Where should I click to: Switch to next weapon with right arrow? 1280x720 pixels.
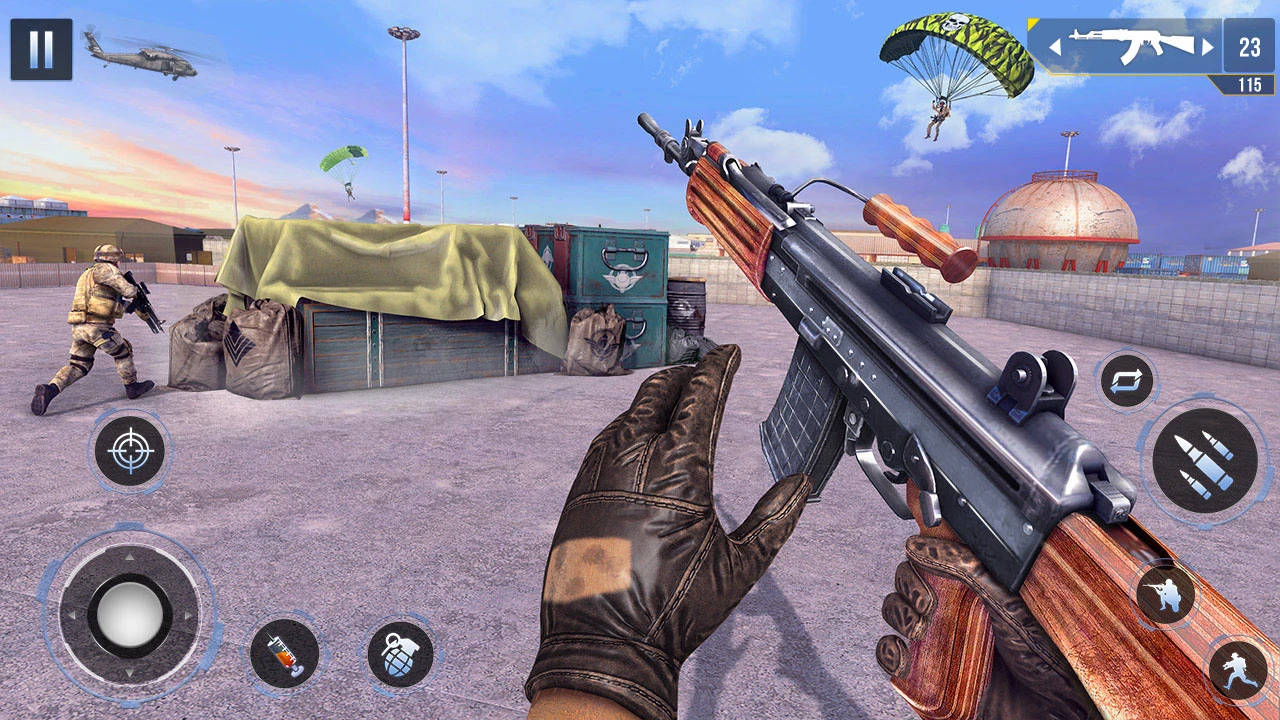[1208, 46]
